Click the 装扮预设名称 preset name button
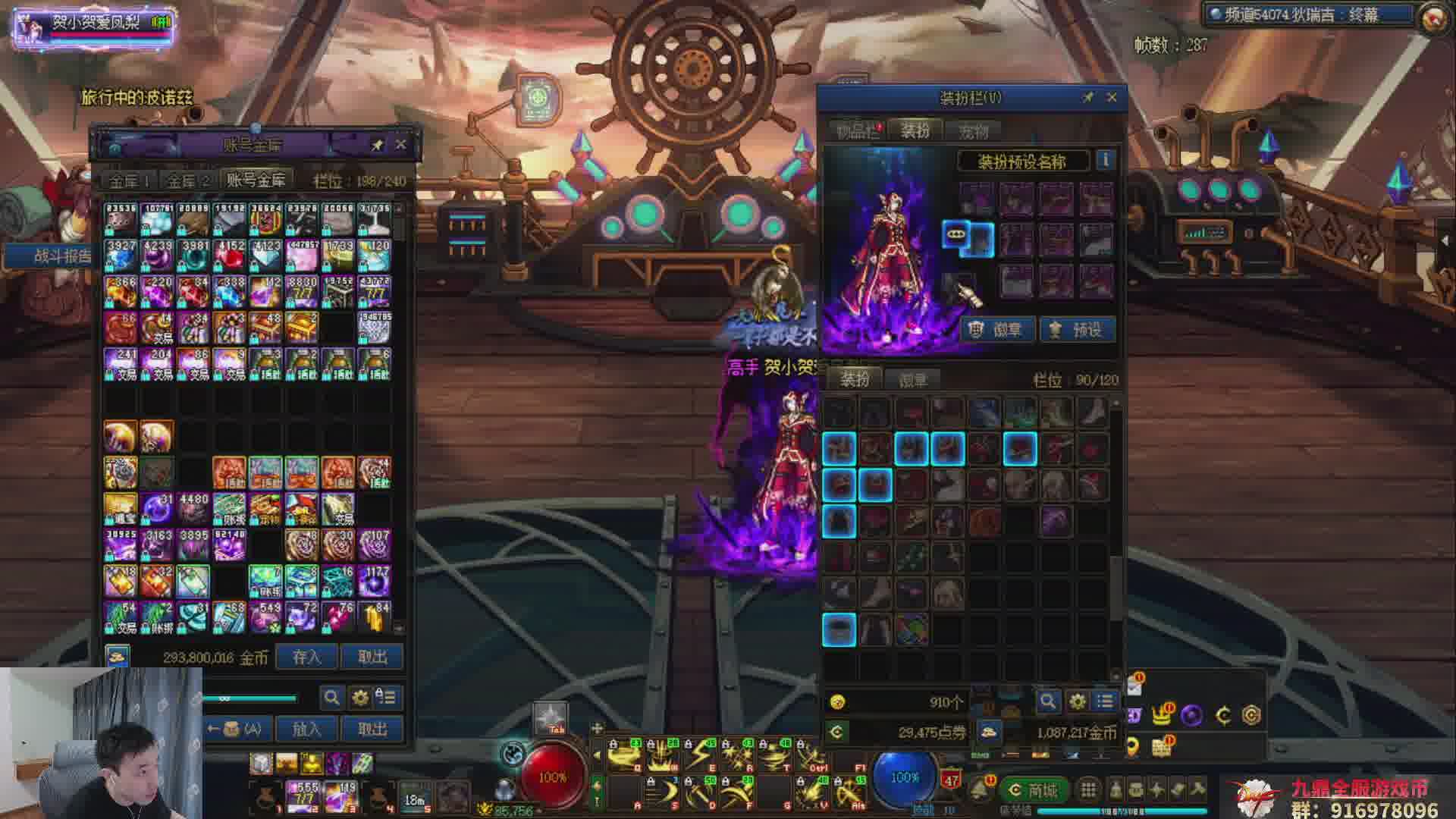1456x819 pixels. tap(1022, 162)
